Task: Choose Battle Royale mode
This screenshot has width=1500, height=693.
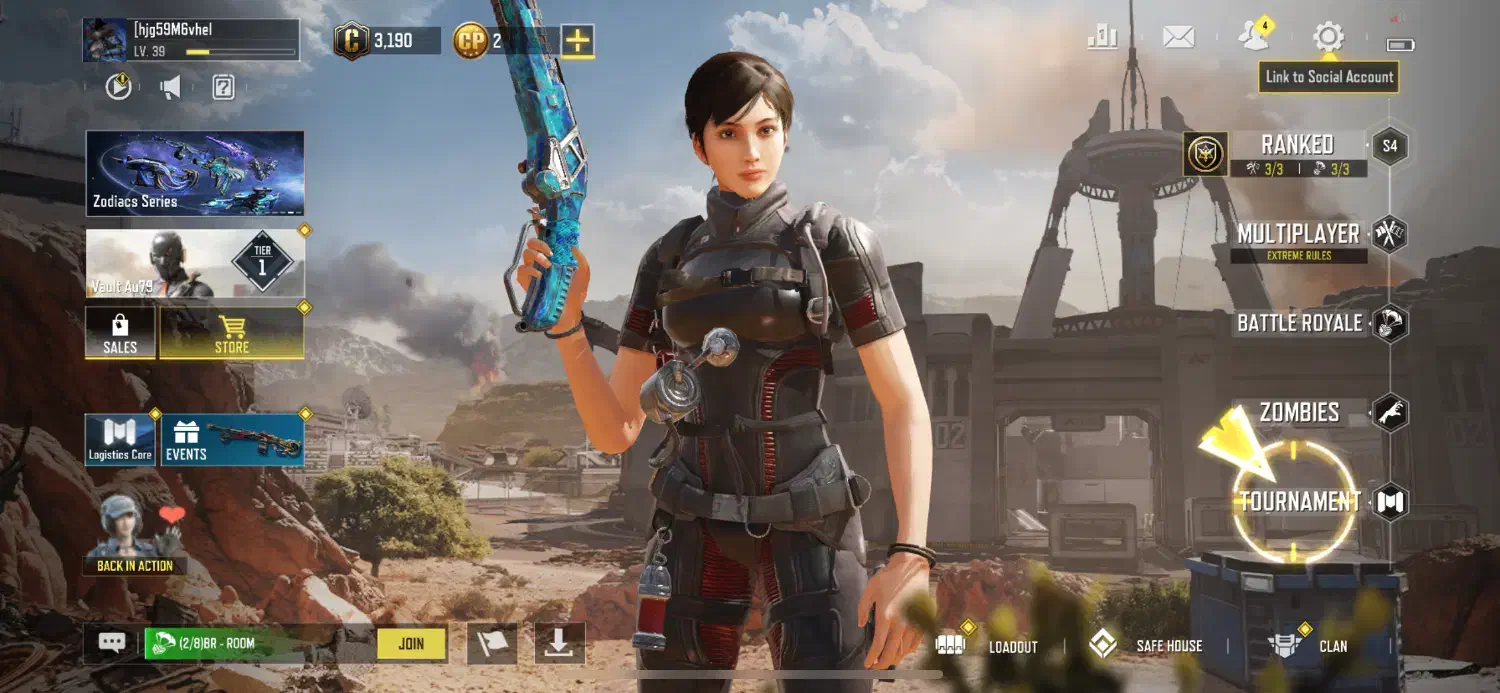Action: (x=1300, y=323)
